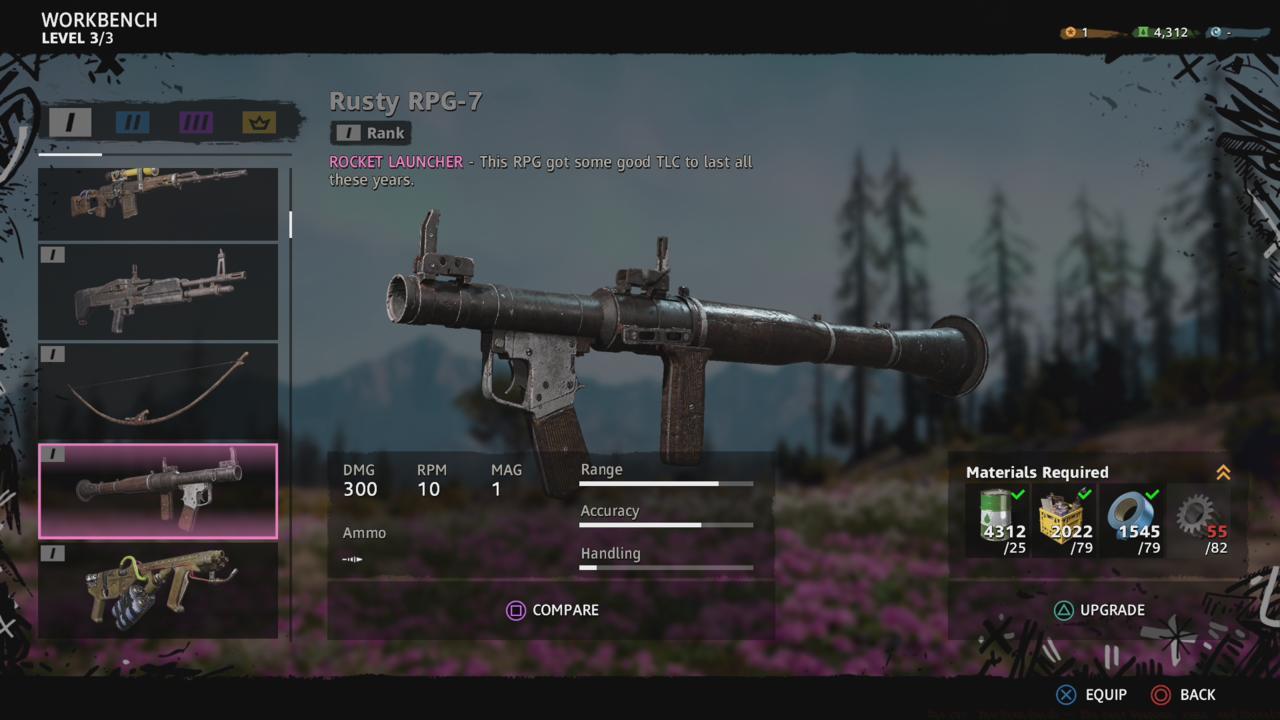Image resolution: width=1280 pixels, height=720 pixels.
Task: Click the star currency icon in top bar
Action: coord(1069,31)
